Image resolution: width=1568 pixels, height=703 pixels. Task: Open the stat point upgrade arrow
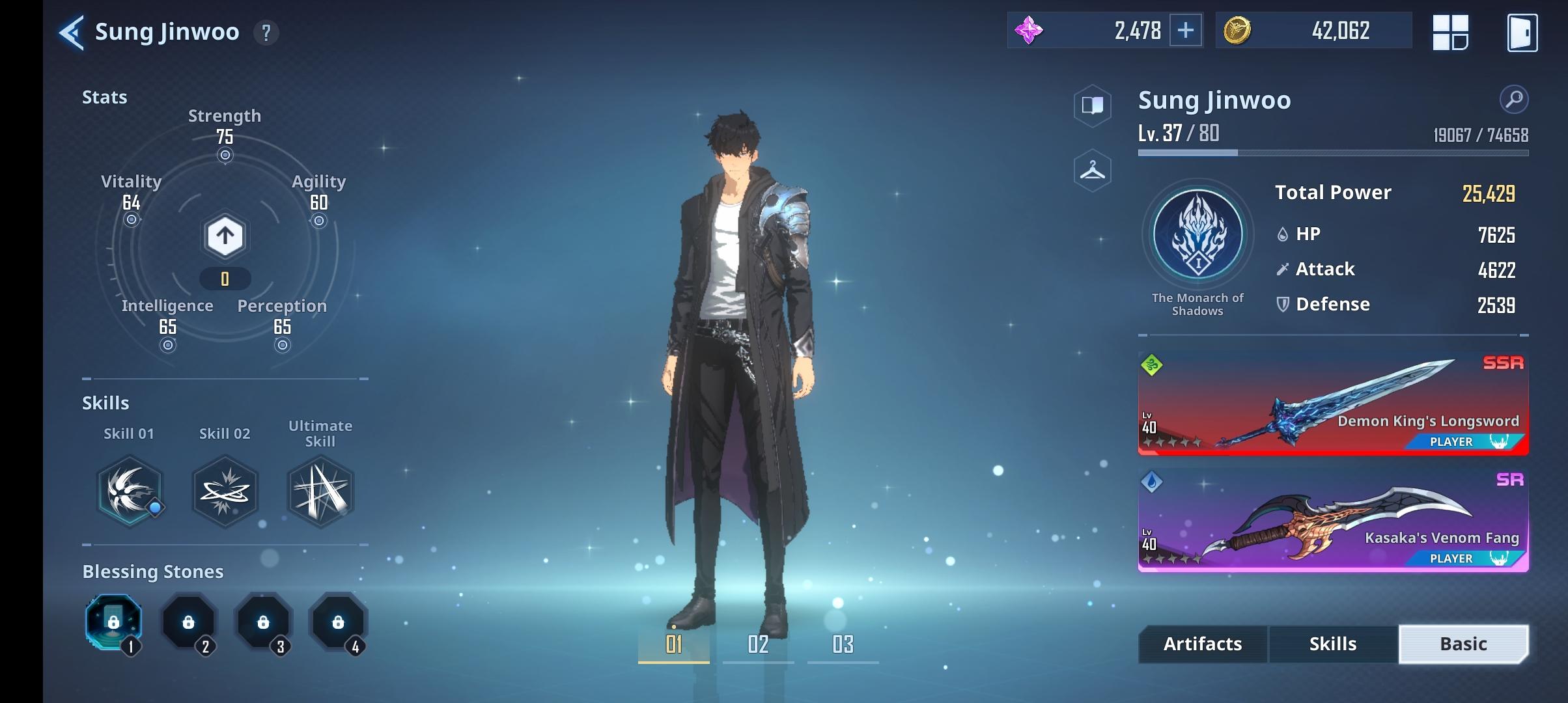pyautogui.click(x=225, y=236)
